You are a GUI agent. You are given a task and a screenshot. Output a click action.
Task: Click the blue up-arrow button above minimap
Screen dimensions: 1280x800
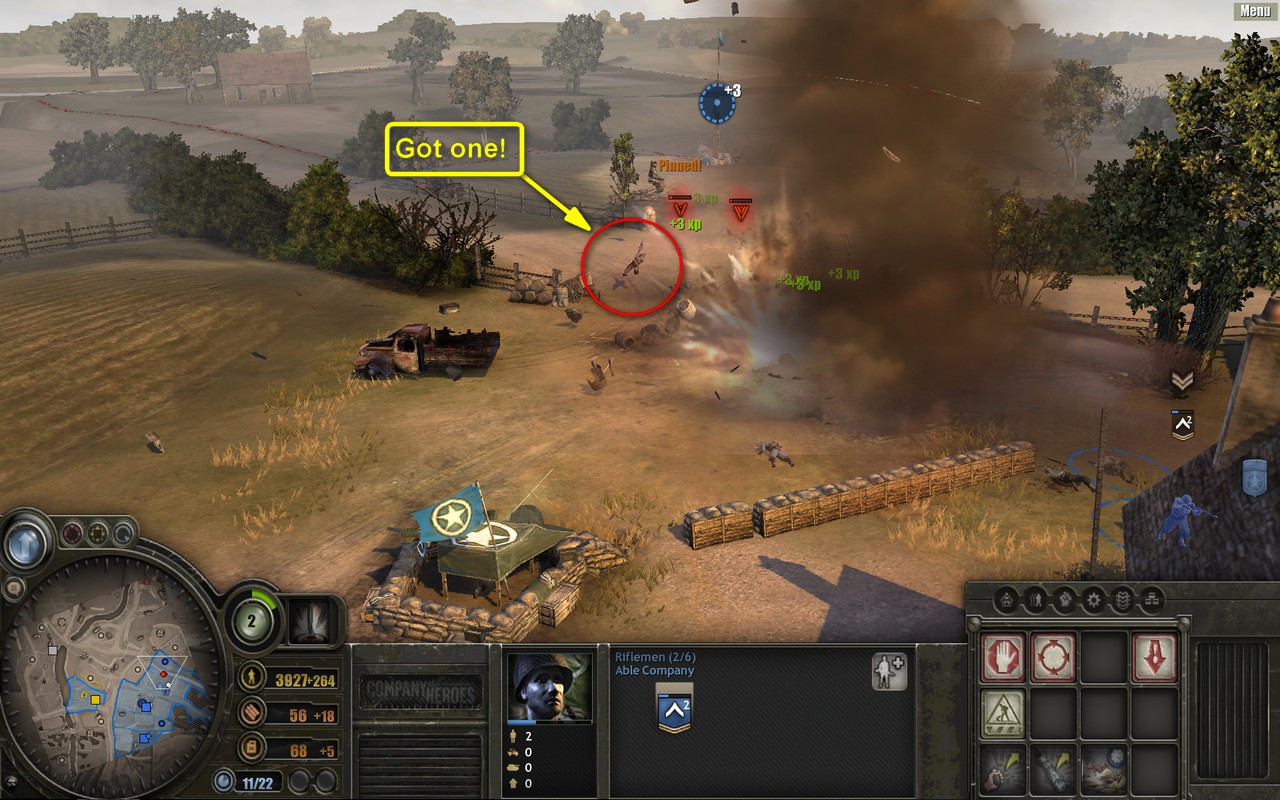26,545
